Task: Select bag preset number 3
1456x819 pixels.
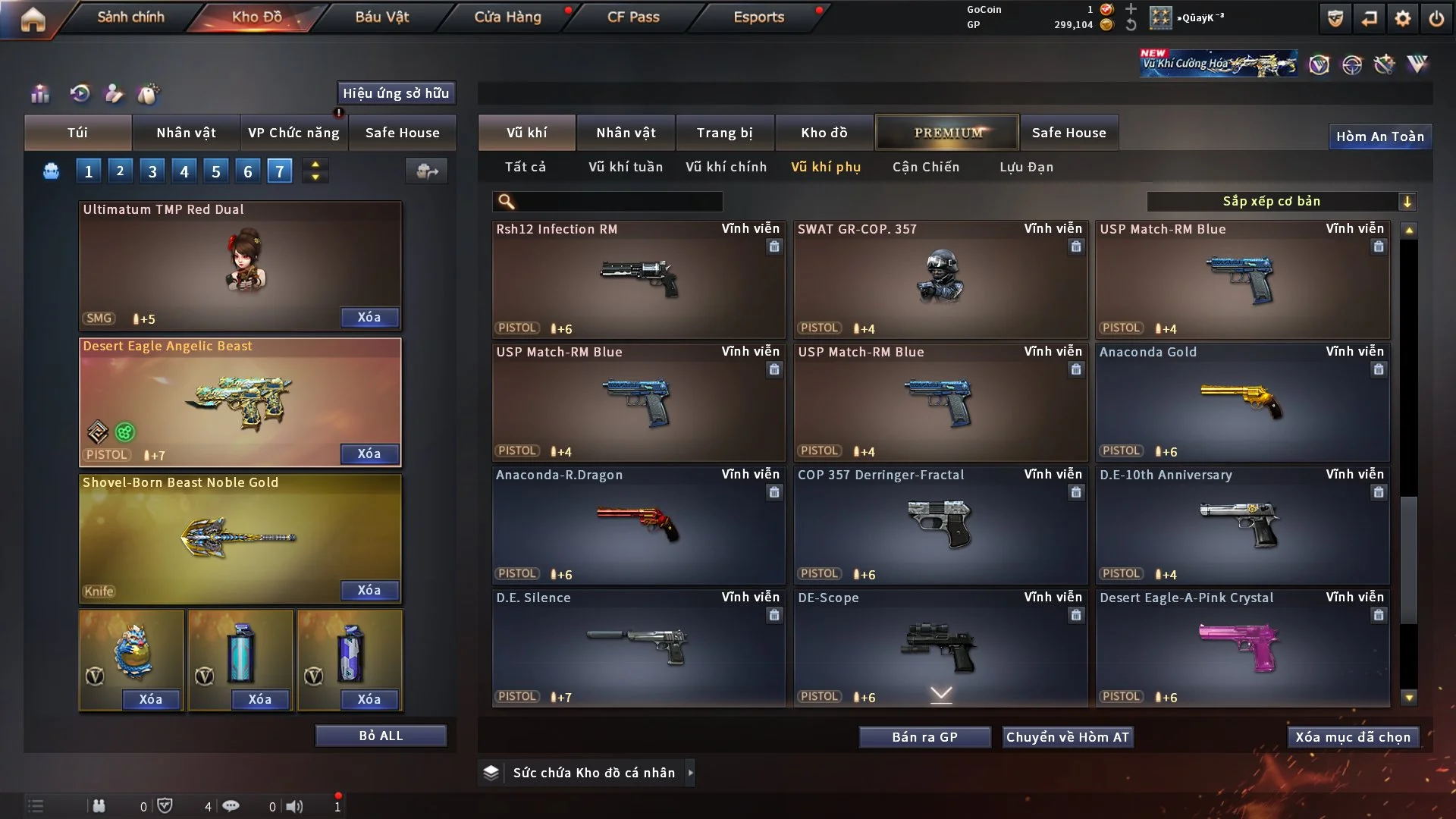Action: [152, 171]
